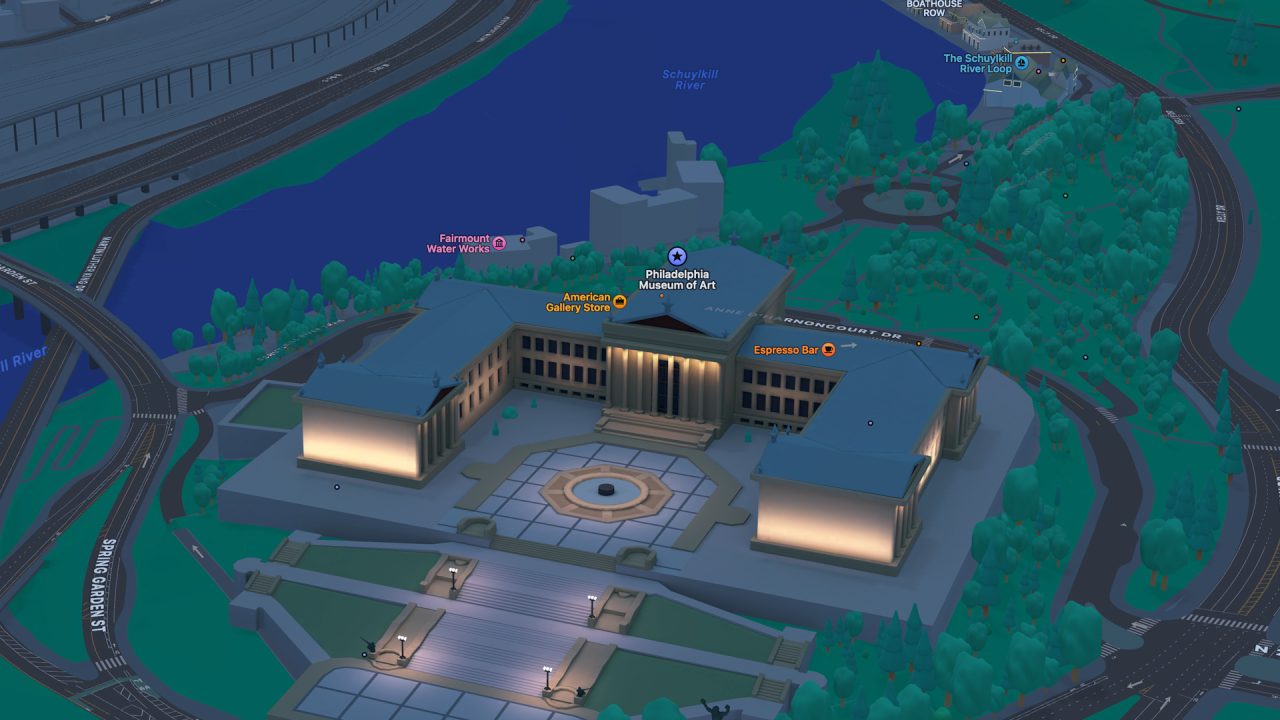Click the Fairmount Water Works pink museum icon

[x=497, y=243]
